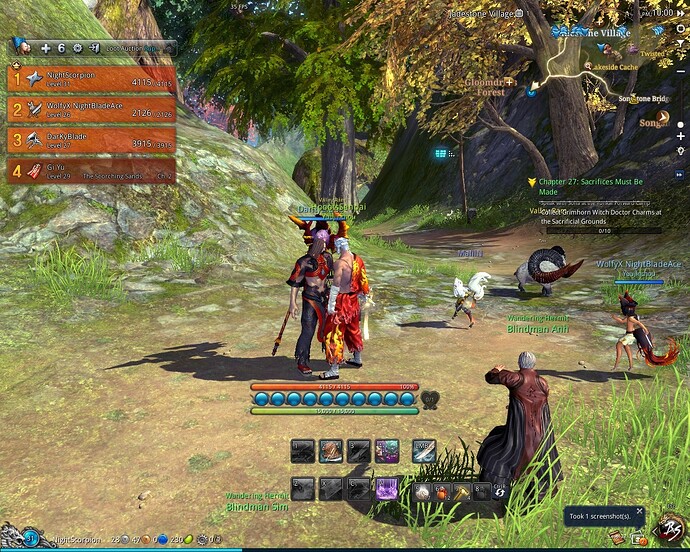Use the golden repair hammer item
This screenshot has height=552, width=690.
click(x=461, y=492)
